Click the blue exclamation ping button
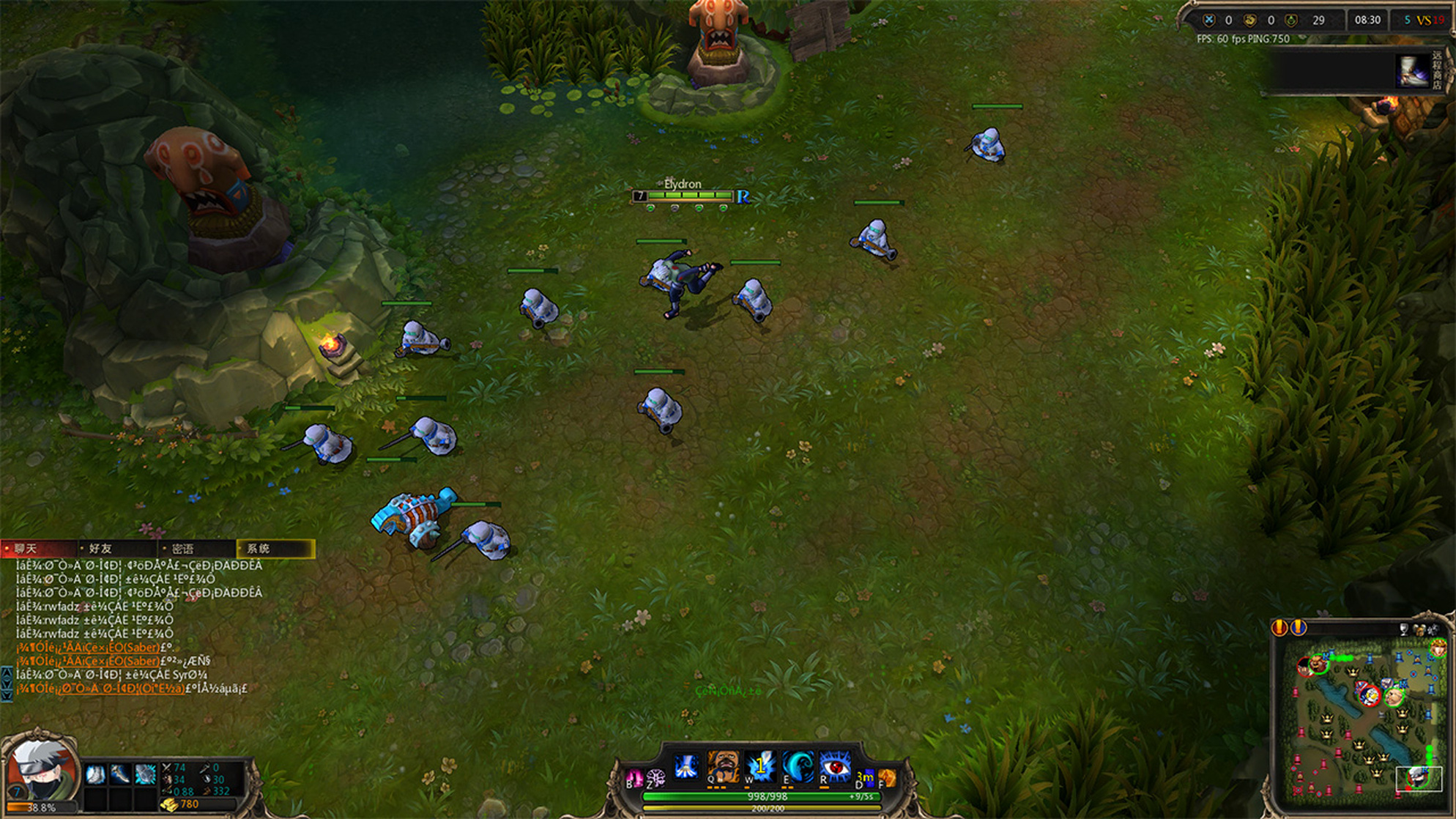 point(1298,628)
